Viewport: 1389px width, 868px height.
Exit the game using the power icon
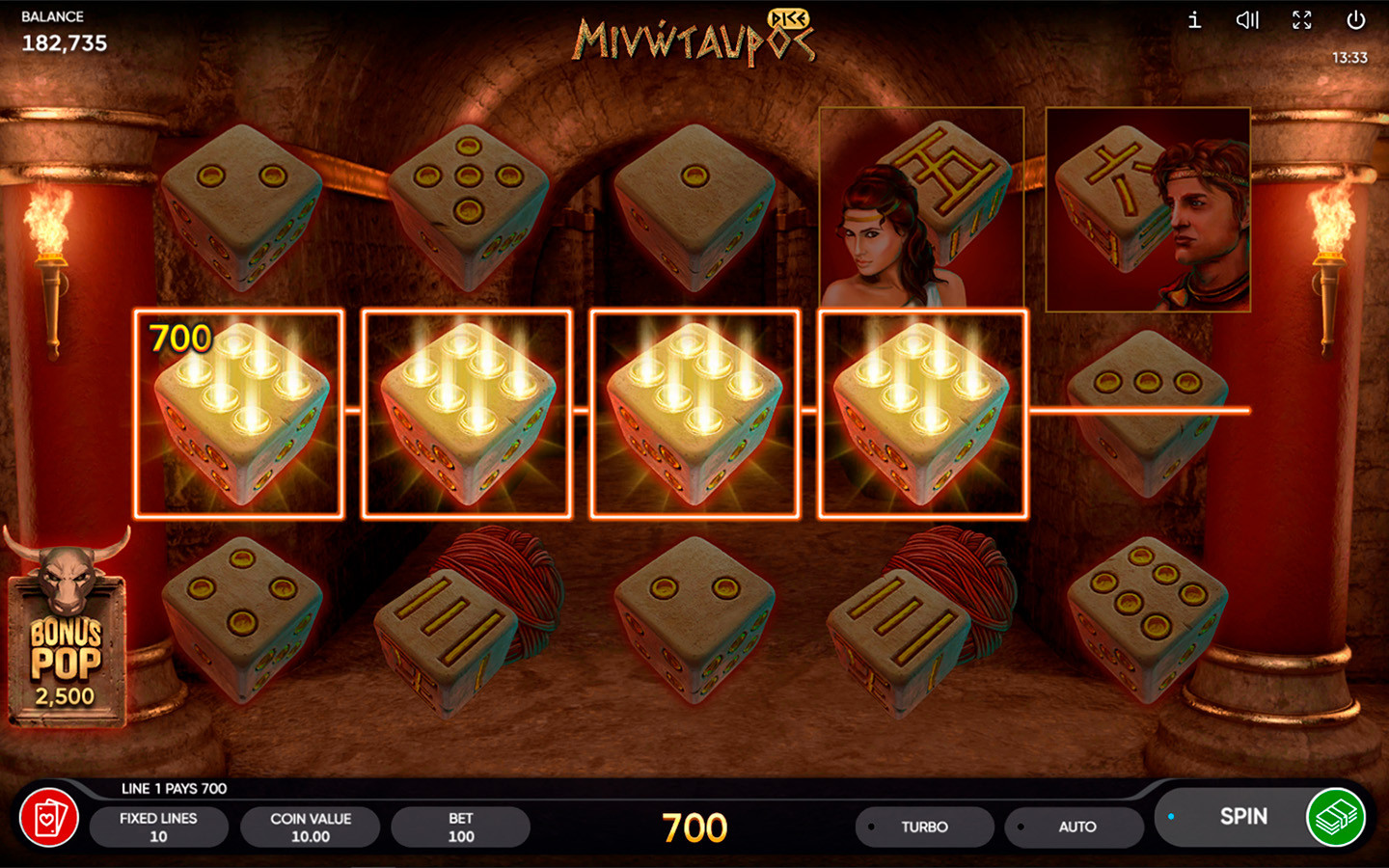pos(1355,20)
